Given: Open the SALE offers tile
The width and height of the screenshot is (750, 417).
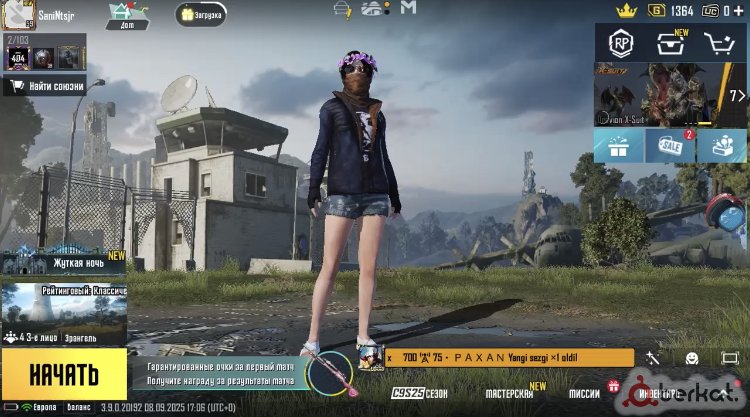Looking at the screenshot, I should 670,146.
